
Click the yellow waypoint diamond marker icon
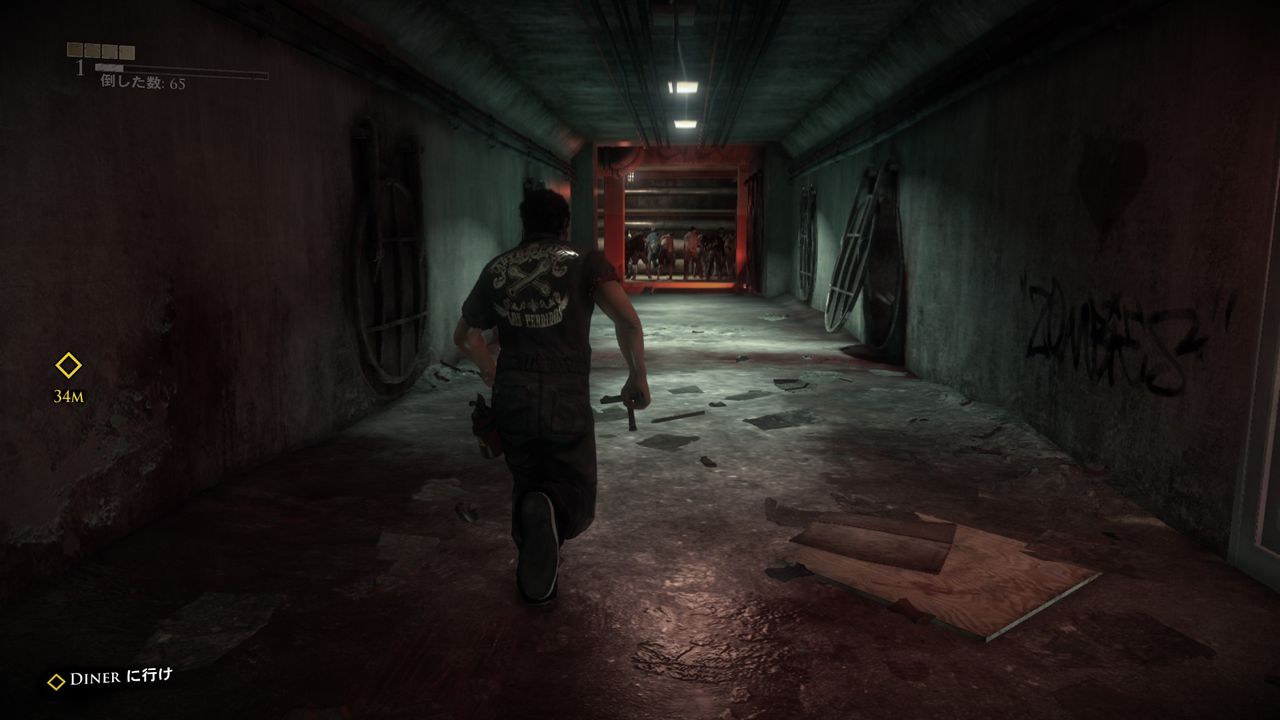pyautogui.click(x=66, y=366)
